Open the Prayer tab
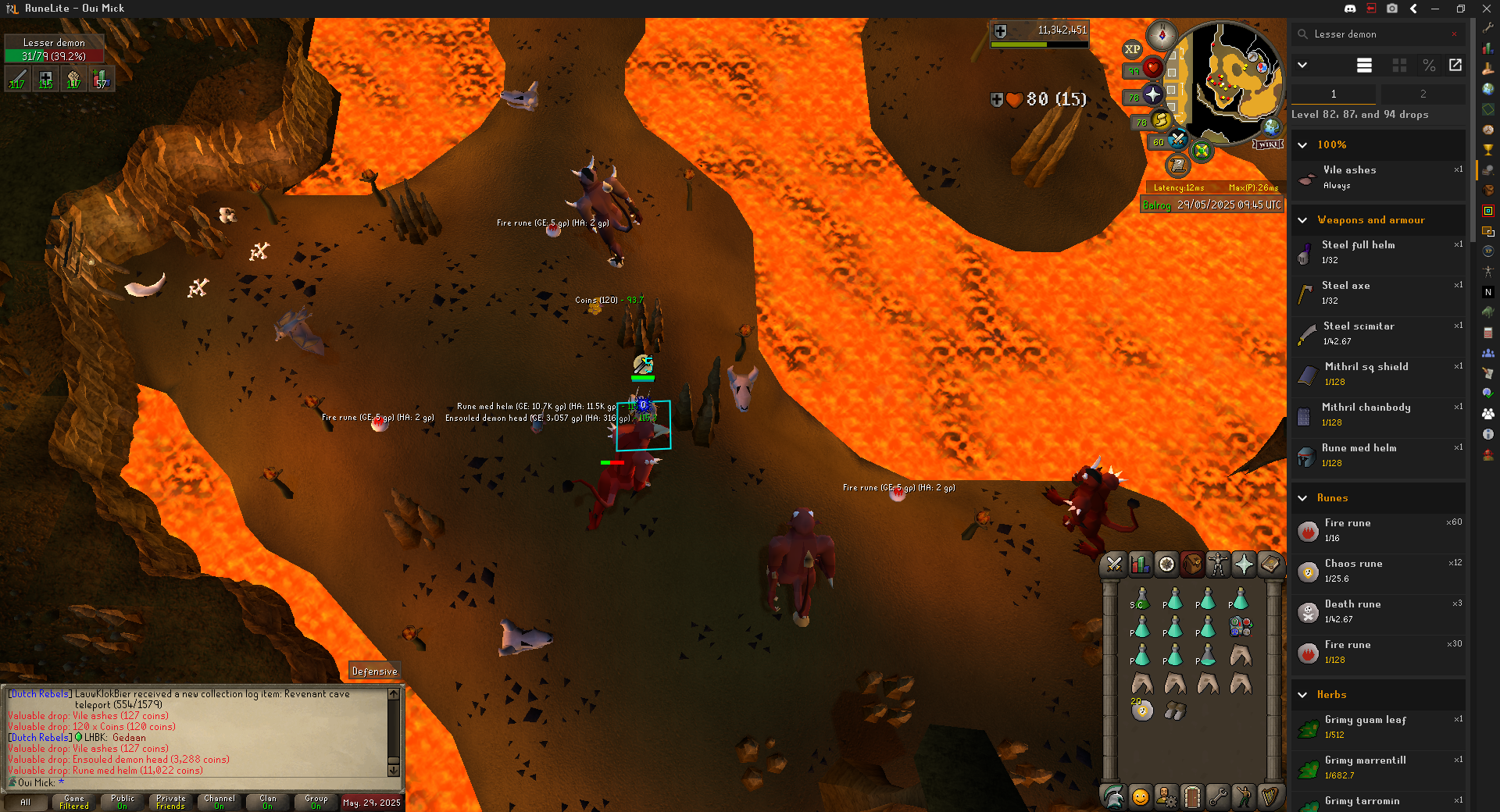 coord(1244,564)
